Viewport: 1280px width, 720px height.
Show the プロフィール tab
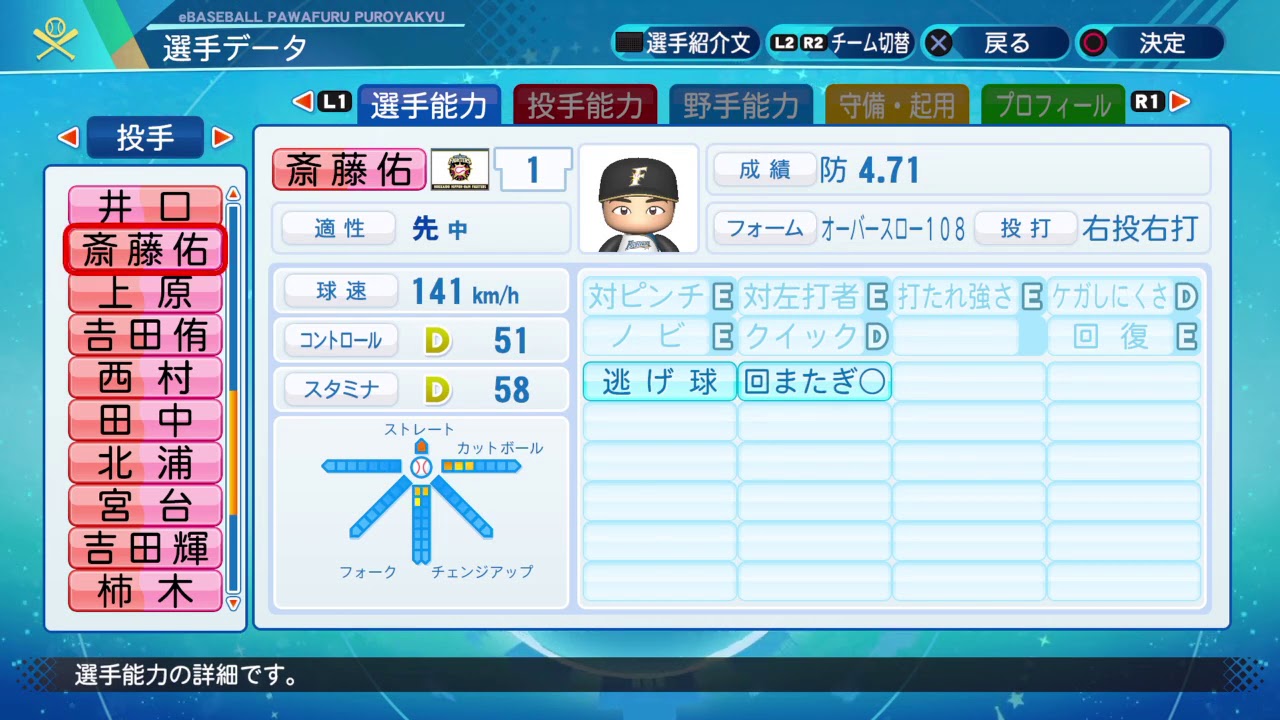point(1052,105)
